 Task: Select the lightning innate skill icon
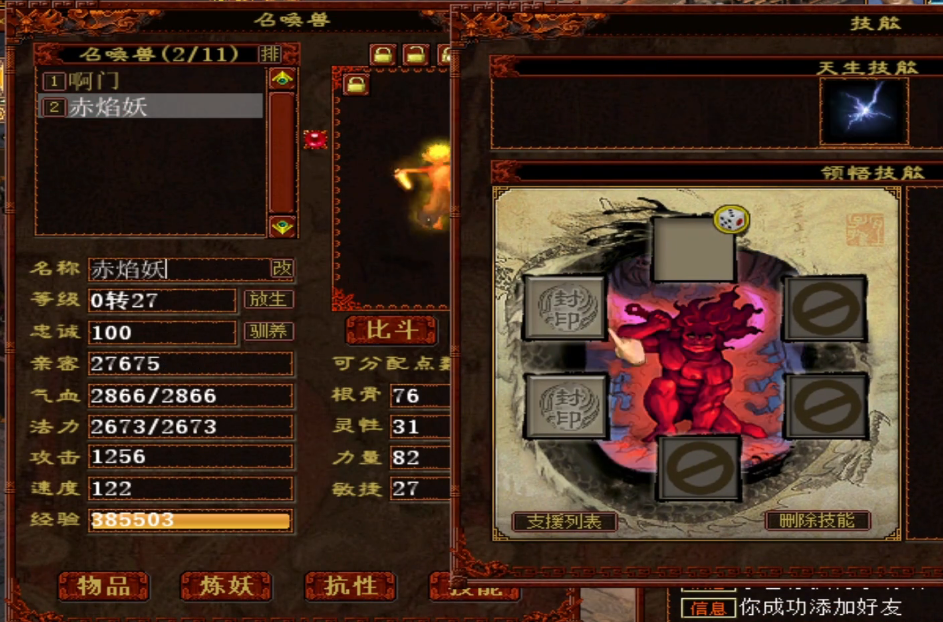(x=864, y=109)
